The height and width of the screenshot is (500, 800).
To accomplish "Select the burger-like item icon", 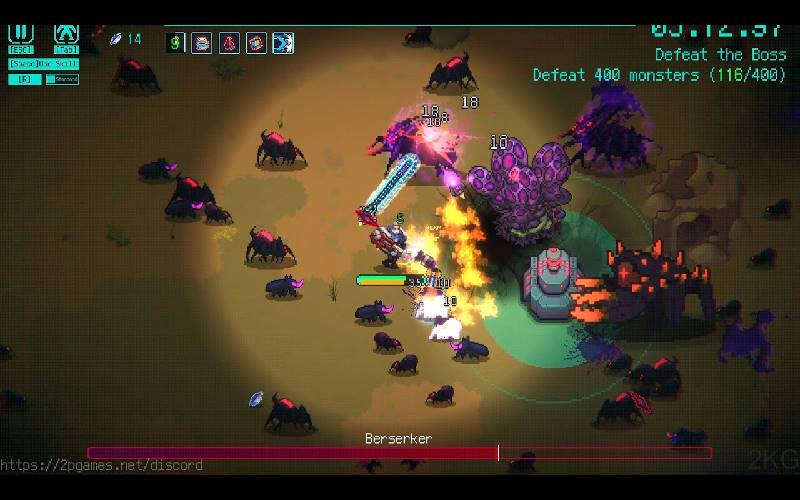I will 202,42.
